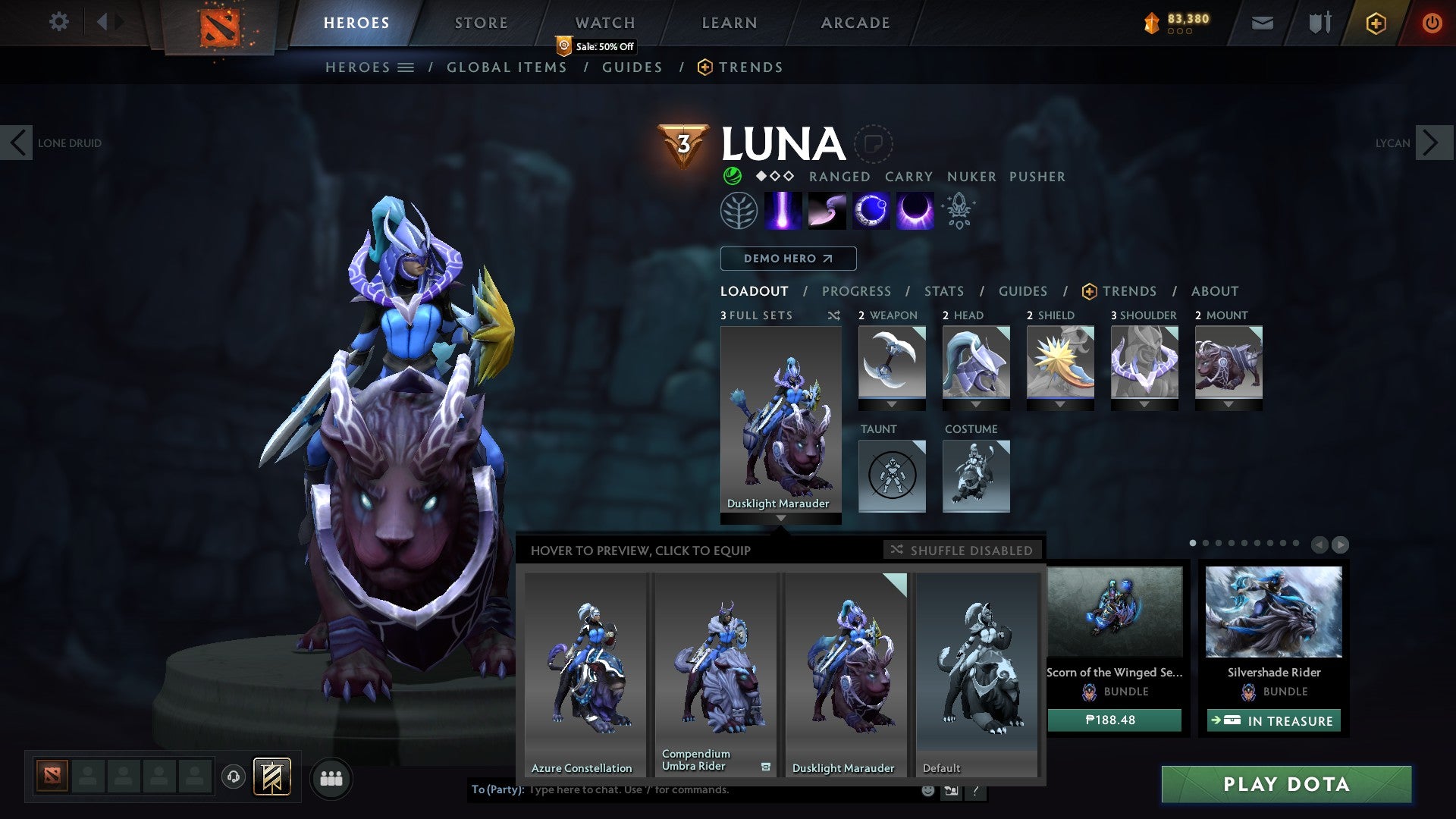Image resolution: width=1456 pixels, height=819 pixels.
Task: Click the green favorite hero checkmark
Action: point(731,177)
